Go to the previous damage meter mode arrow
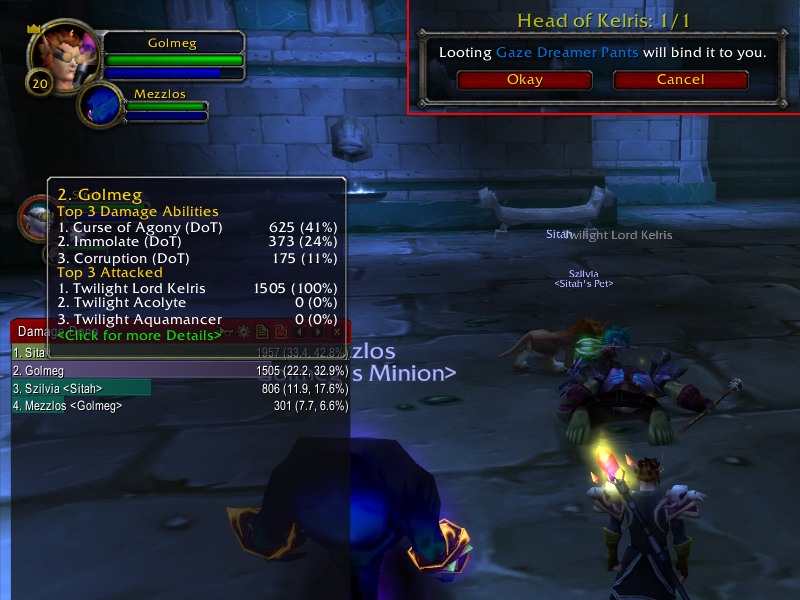Viewport: 800px width, 600px height. (301, 332)
